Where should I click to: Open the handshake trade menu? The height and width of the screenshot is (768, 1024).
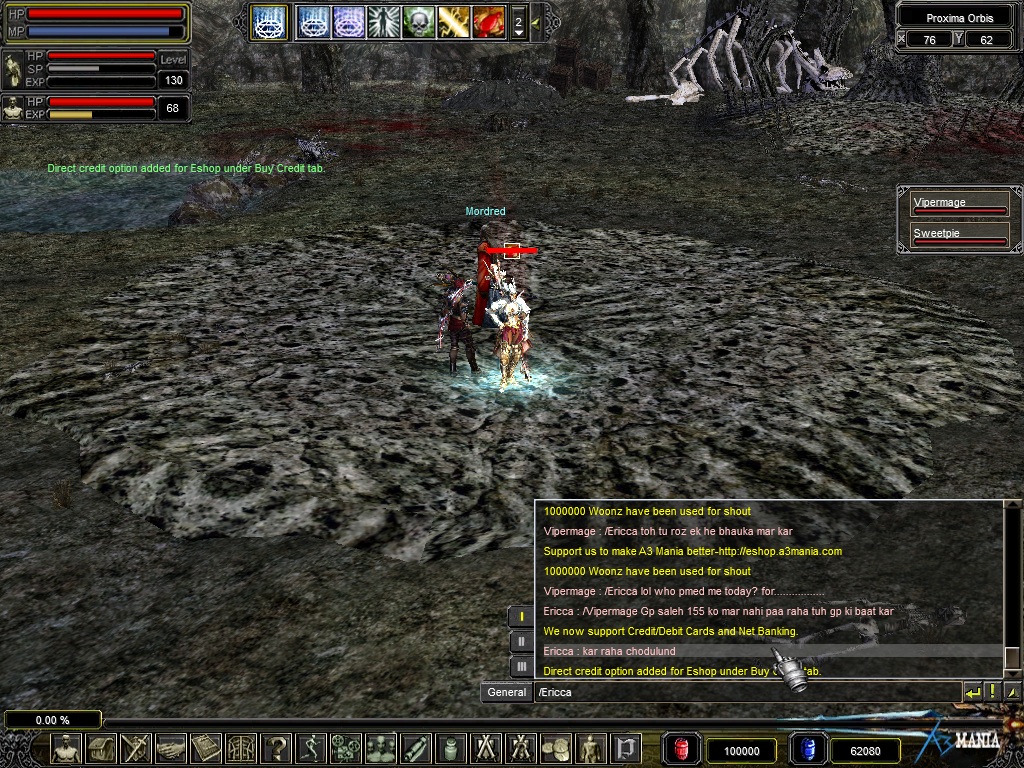[171, 748]
